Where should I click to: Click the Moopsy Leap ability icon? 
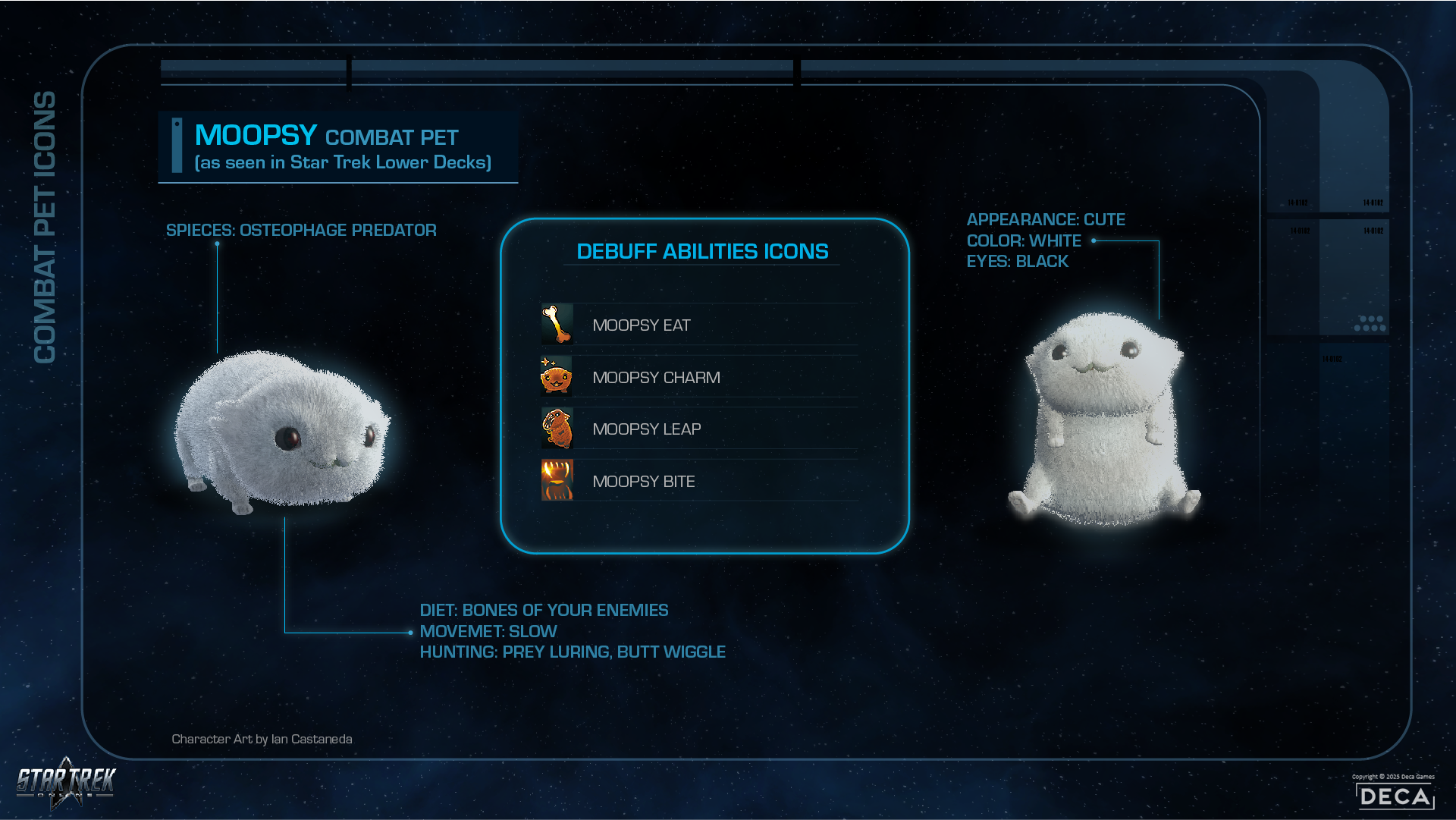click(x=557, y=429)
